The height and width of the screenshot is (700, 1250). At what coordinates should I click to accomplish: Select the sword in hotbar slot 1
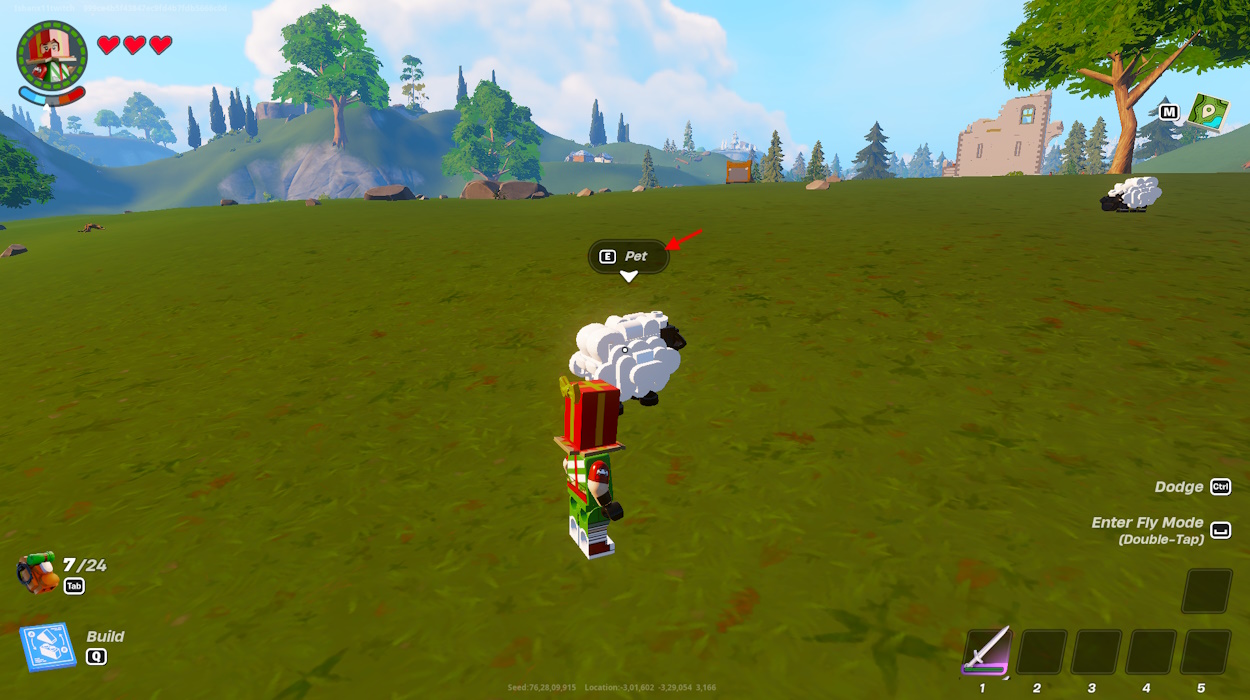(988, 651)
